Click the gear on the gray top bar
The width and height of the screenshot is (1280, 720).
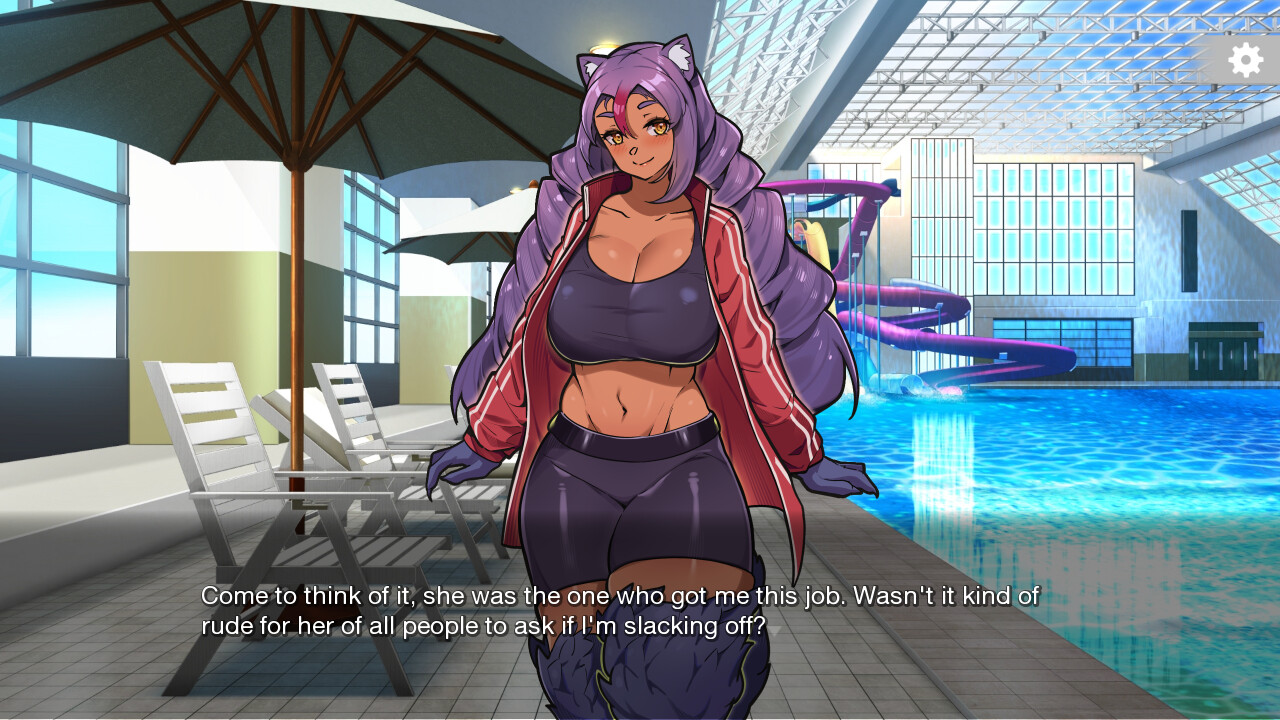pos(1245,60)
